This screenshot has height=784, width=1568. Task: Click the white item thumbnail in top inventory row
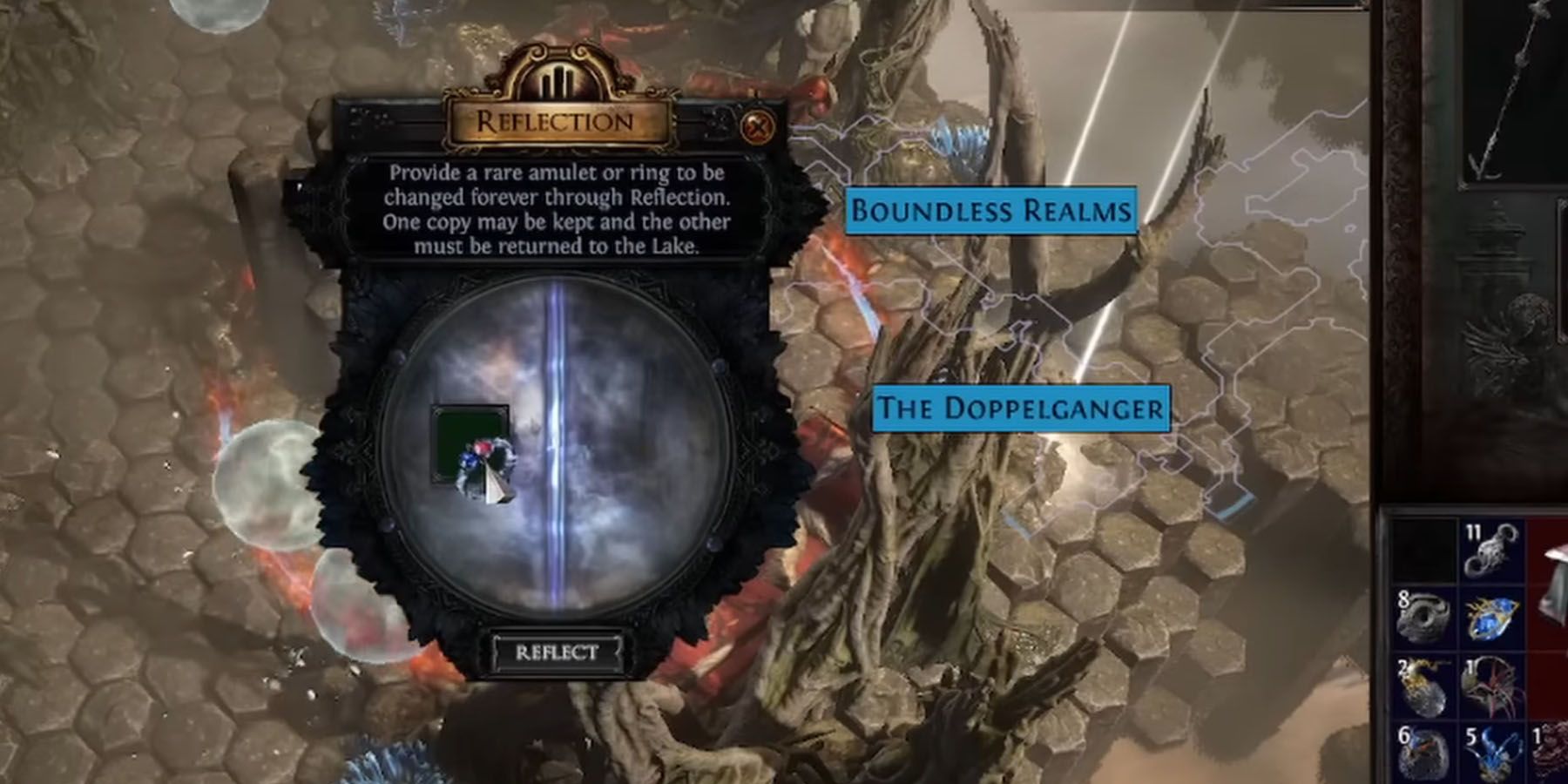[x=1553, y=575]
